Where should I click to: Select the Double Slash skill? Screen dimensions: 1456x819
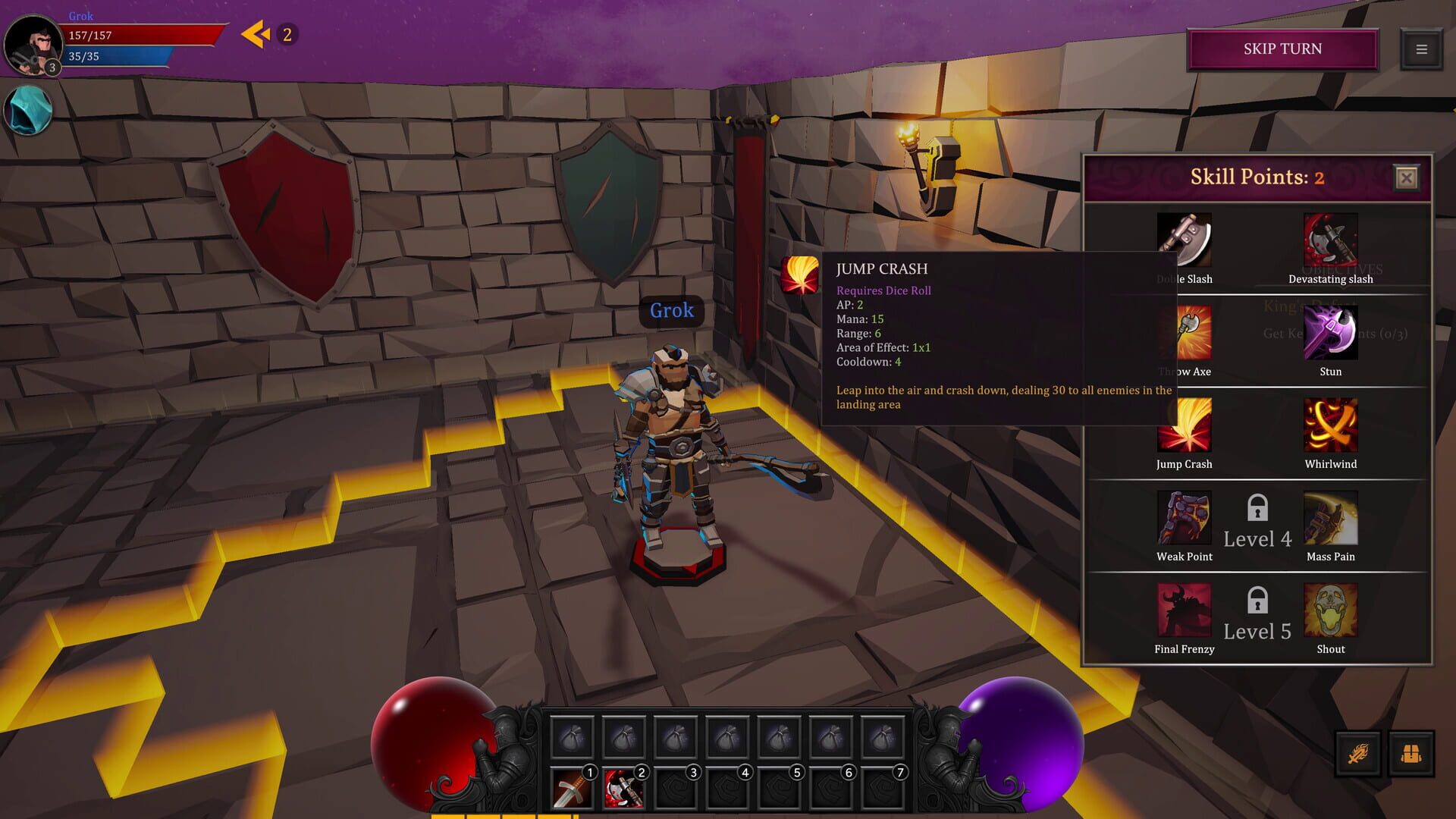(x=1184, y=241)
